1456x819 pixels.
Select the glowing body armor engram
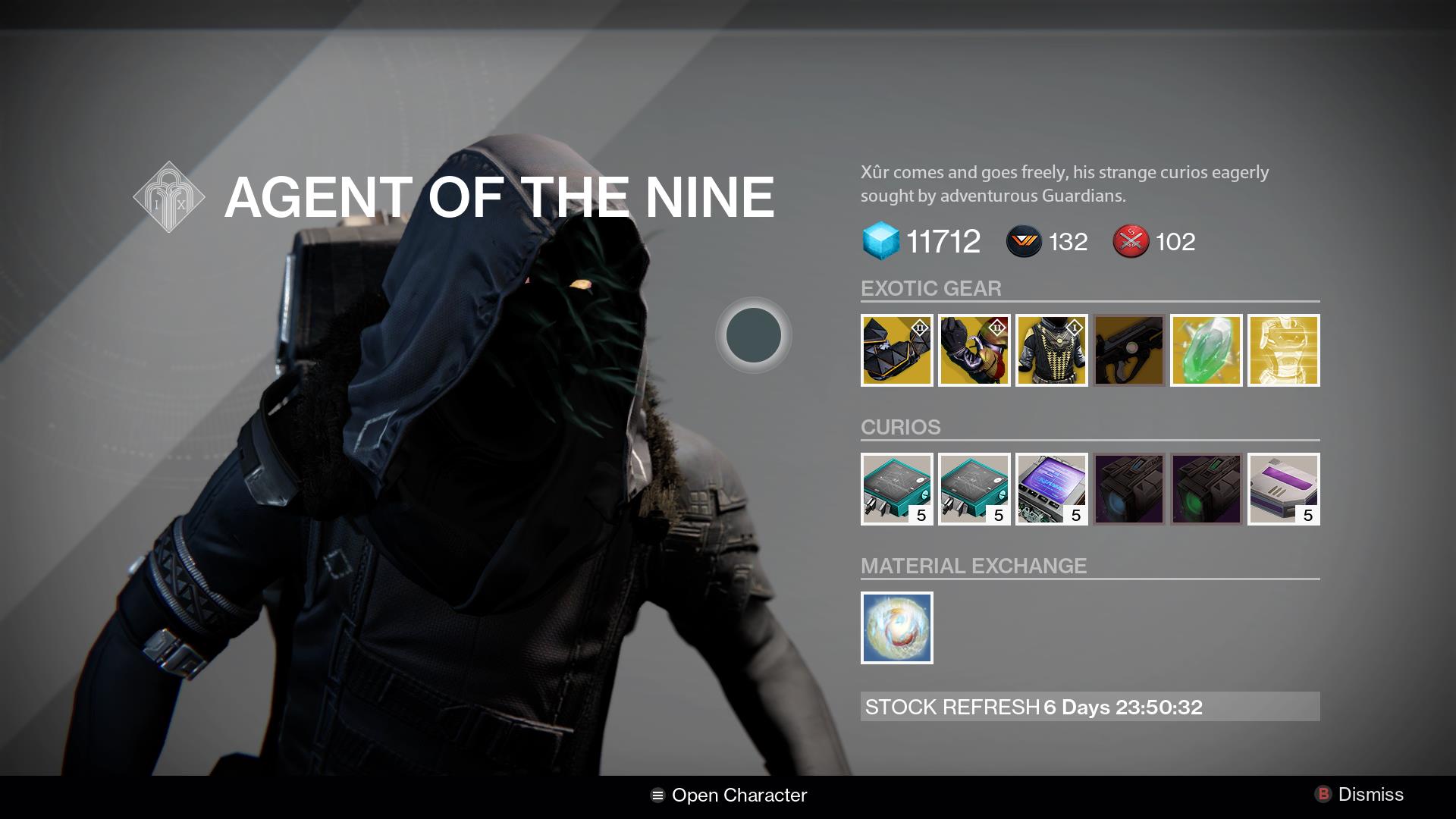click(1283, 350)
